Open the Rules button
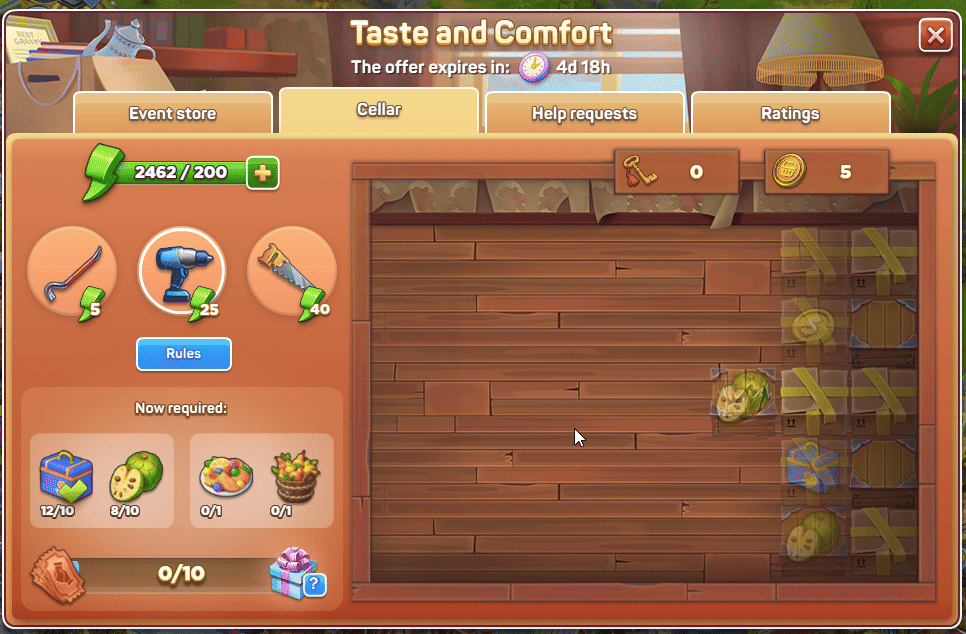Image resolution: width=966 pixels, height=634 pixels. 184,354
